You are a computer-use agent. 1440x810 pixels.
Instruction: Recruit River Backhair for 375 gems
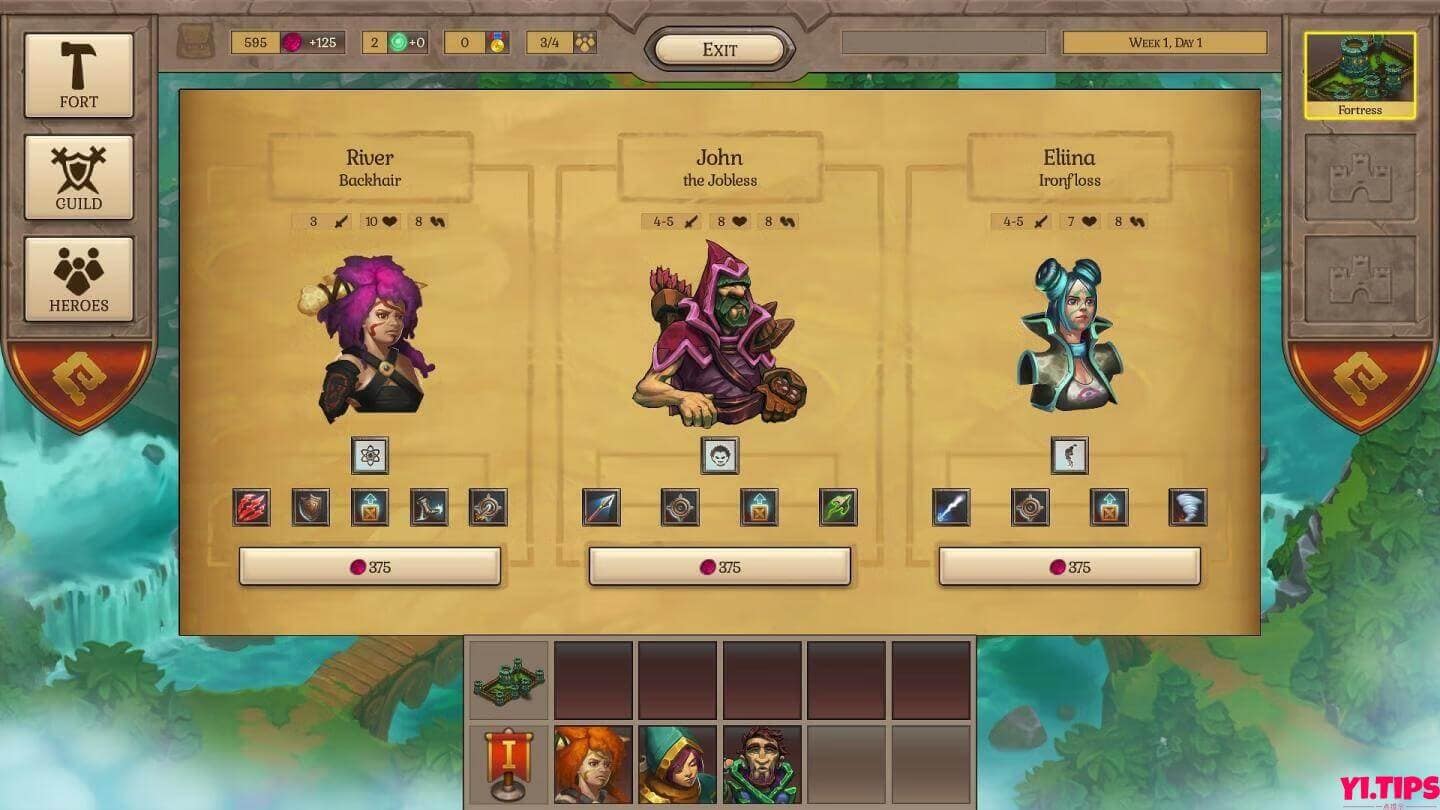(370, 565)
